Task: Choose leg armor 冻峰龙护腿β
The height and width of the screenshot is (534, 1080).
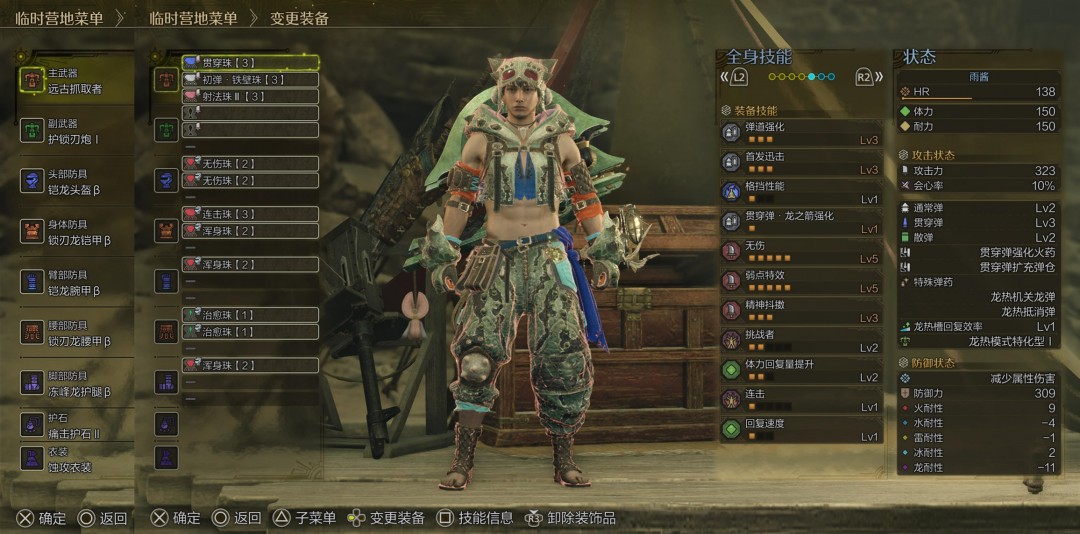Action: (75, 384)
